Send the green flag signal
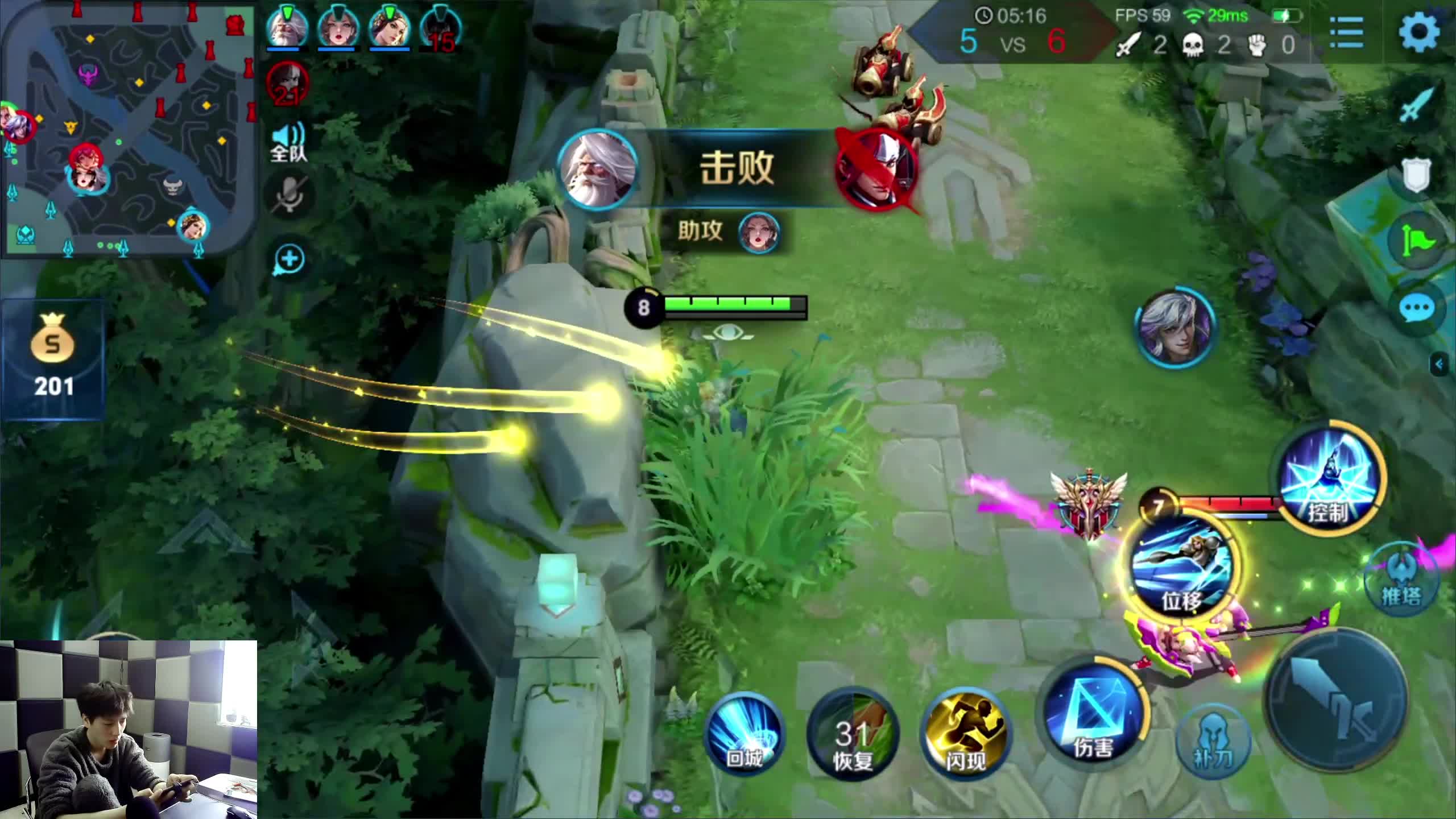Viewport: 1456px width, 819px height. 1417,243
